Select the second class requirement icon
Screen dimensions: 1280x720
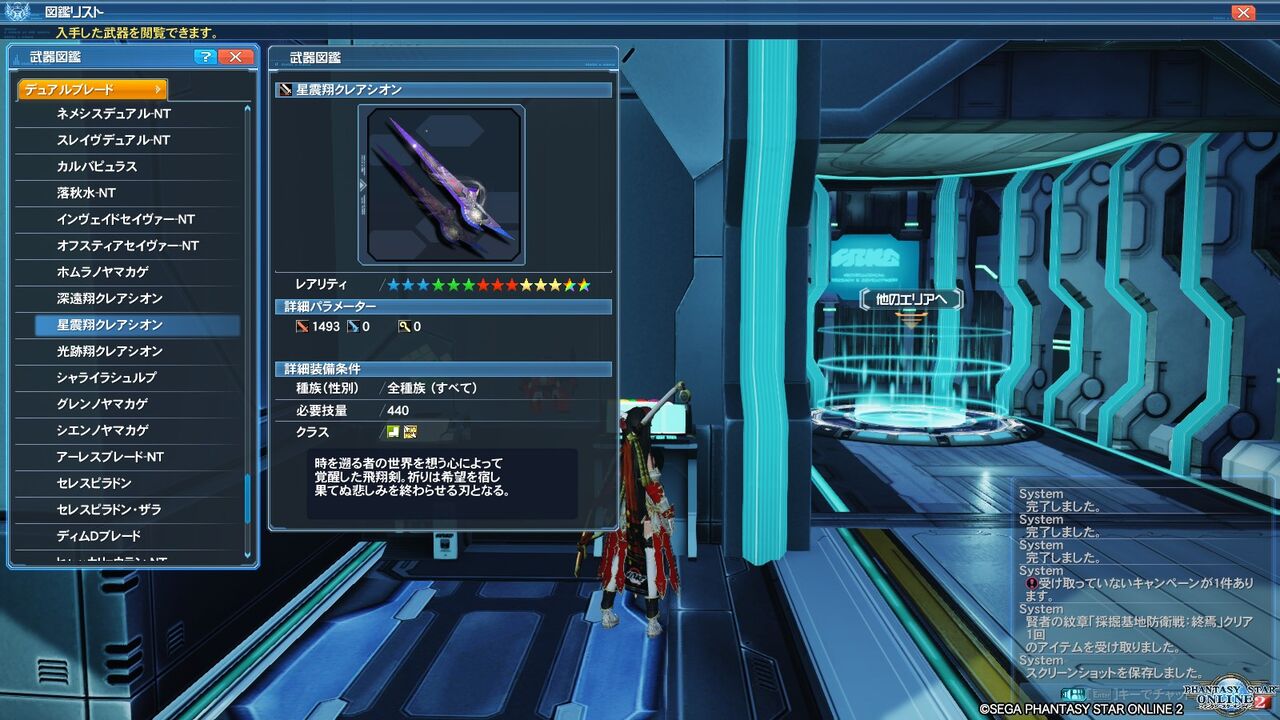411,431
